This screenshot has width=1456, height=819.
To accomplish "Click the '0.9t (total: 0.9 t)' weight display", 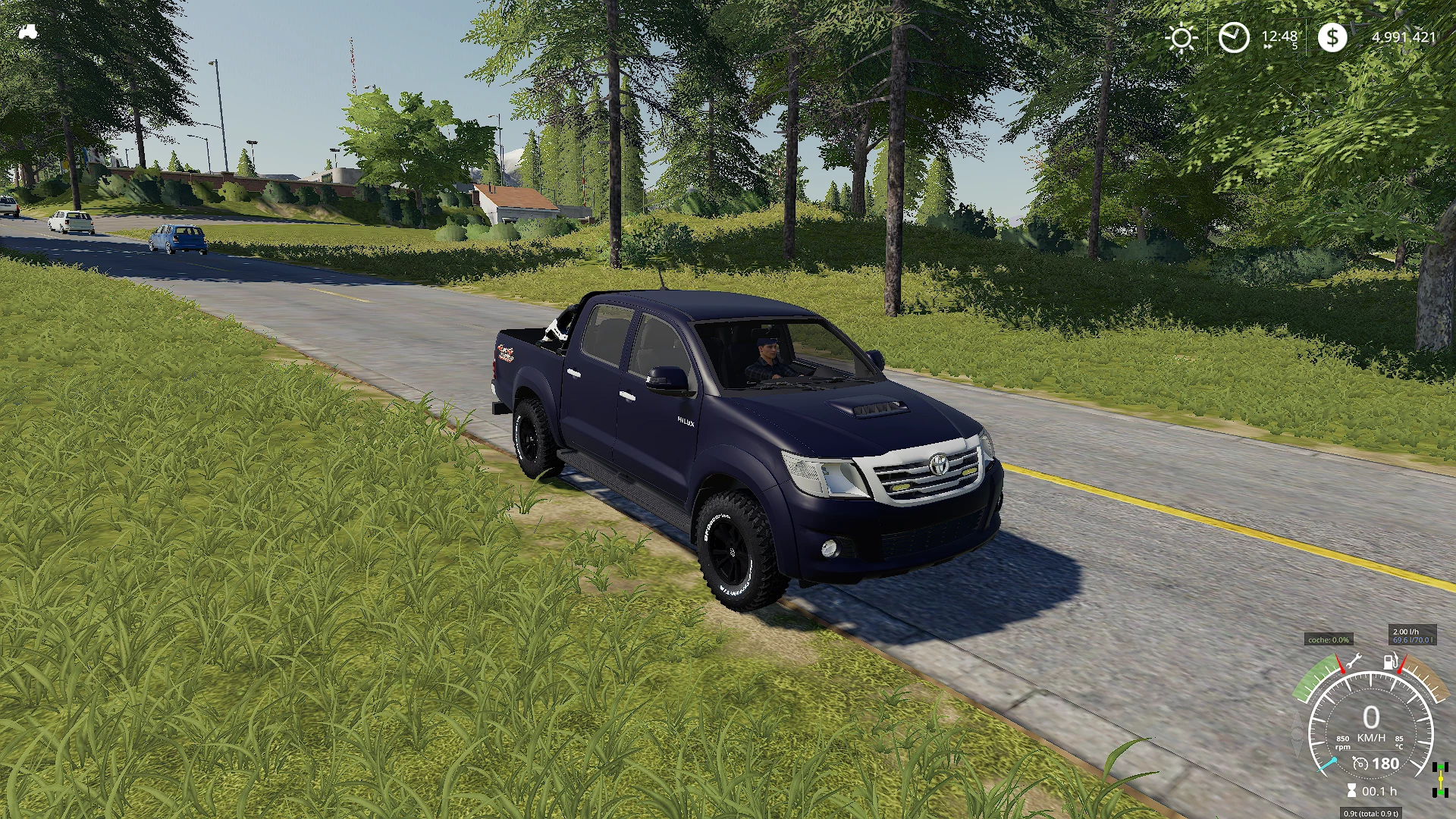I will point(1371,813).
